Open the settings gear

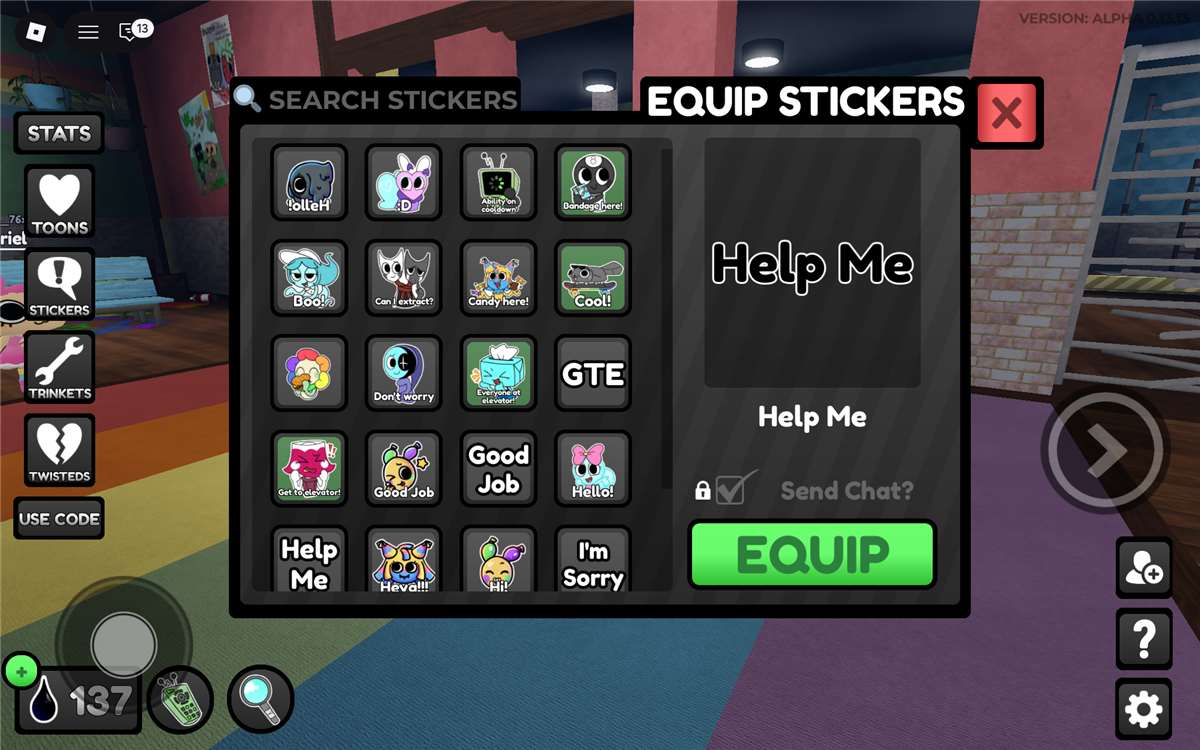coord(1144,709)
